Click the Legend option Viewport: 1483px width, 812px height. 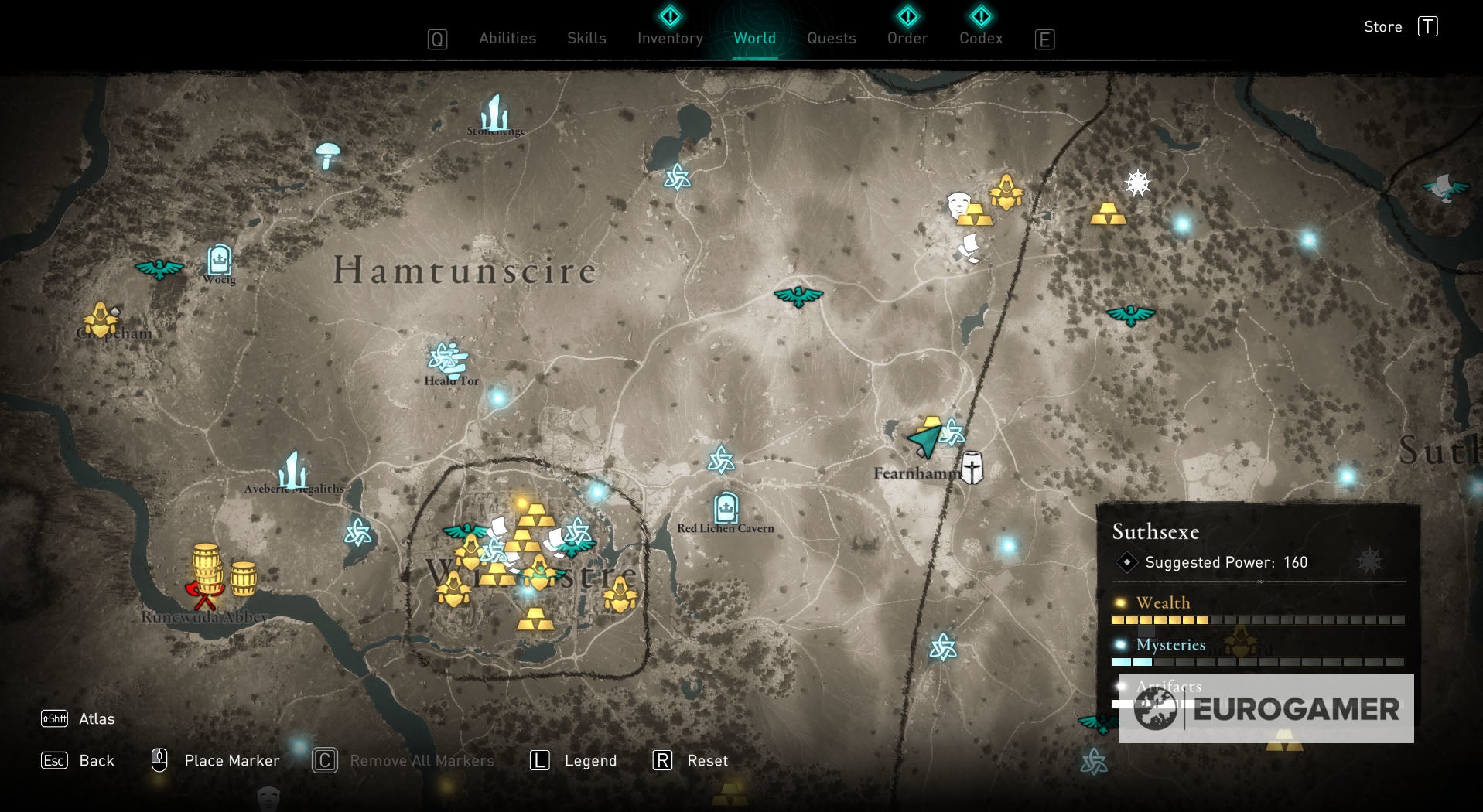pos(592,760)
